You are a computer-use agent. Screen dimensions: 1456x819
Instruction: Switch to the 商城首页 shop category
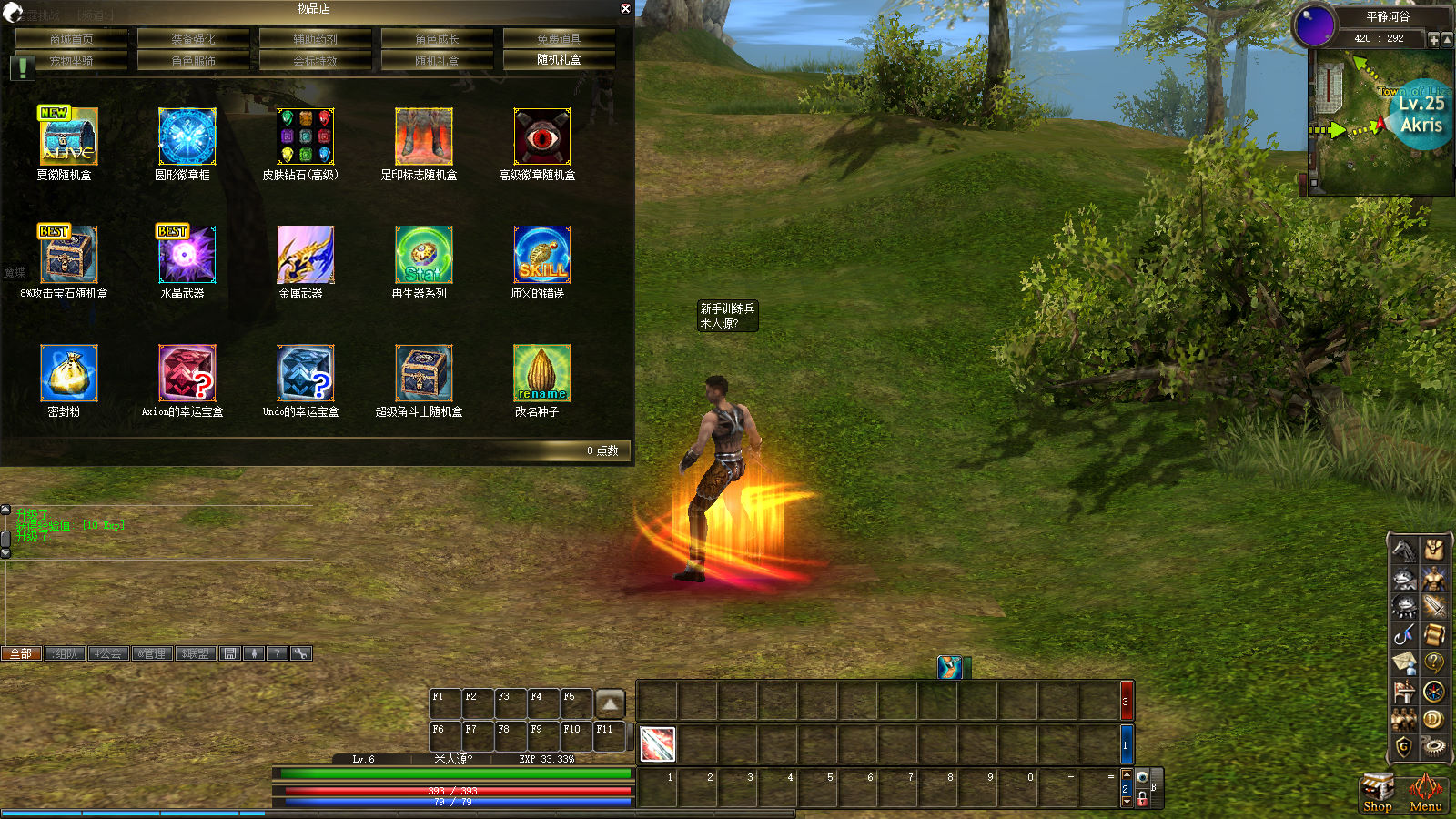tap(71, 38)
